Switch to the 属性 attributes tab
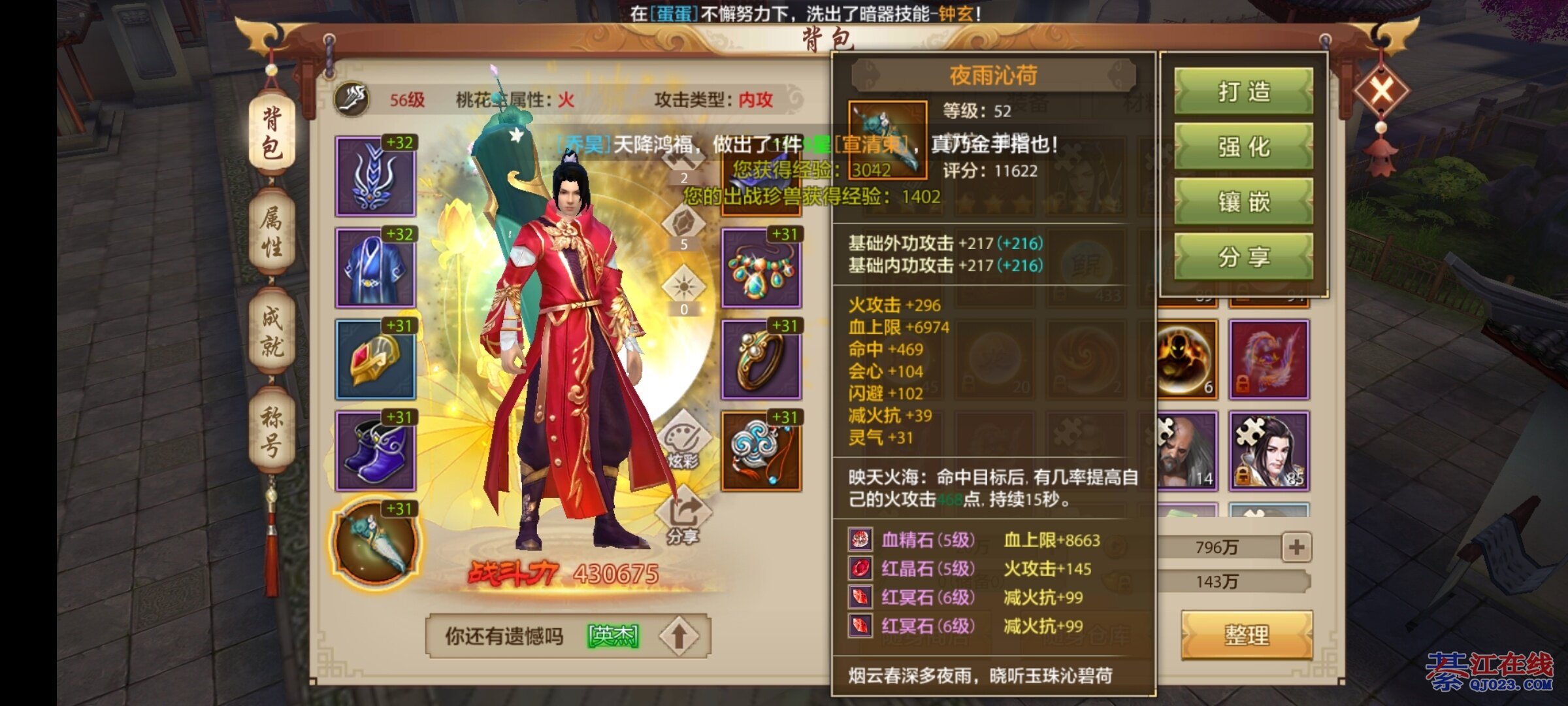 (272, 232)
